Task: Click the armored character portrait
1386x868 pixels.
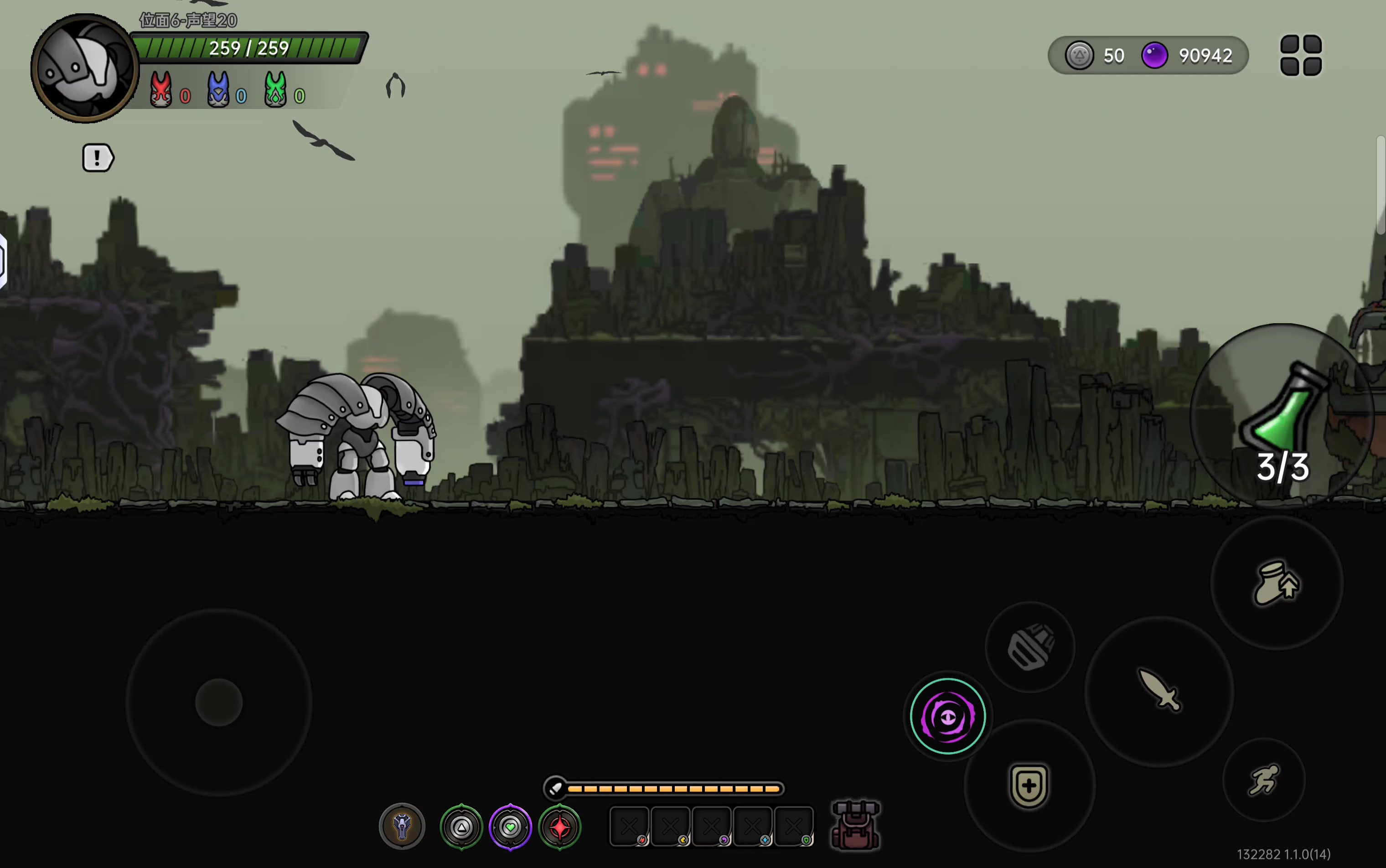Action: [85, 69]
